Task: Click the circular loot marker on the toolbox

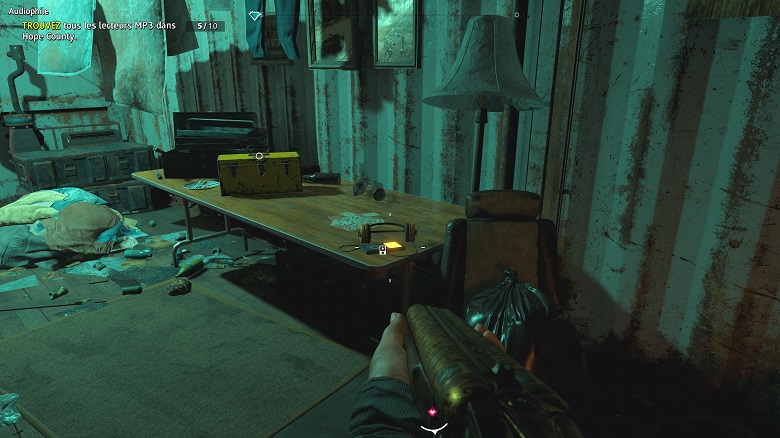Action: (259, 156)
